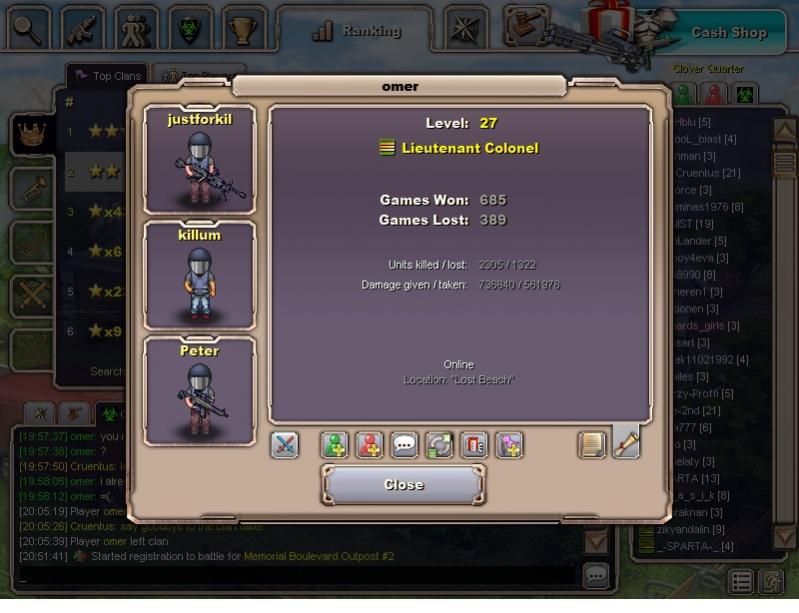Viewport: 799px width, 613px height.
Task: Close the omer player profile dialog
Action: (403, 485)
